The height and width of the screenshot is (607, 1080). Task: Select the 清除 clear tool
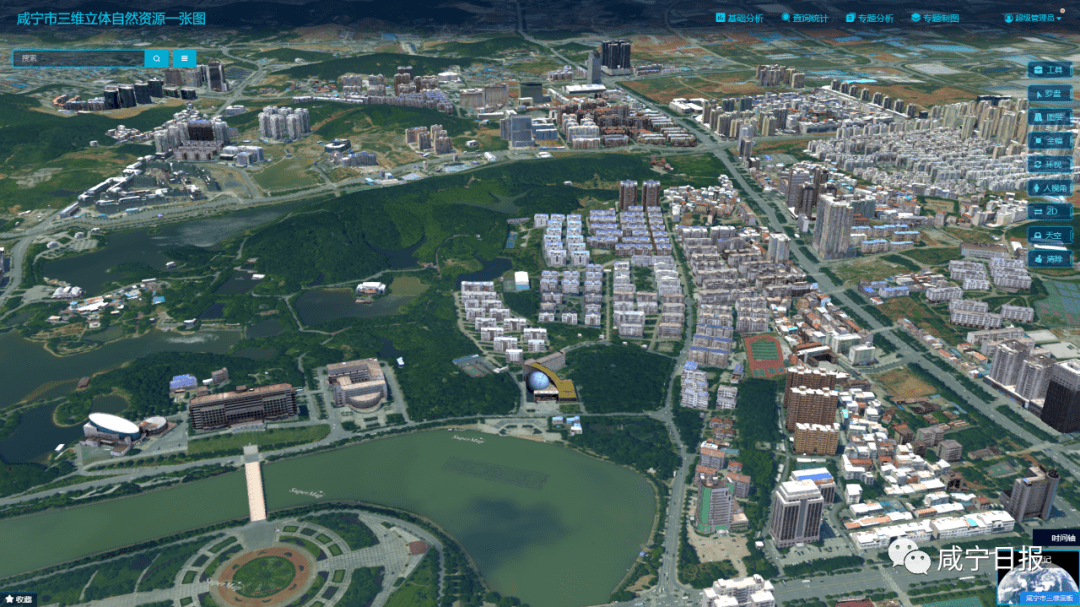[1049, 258]
